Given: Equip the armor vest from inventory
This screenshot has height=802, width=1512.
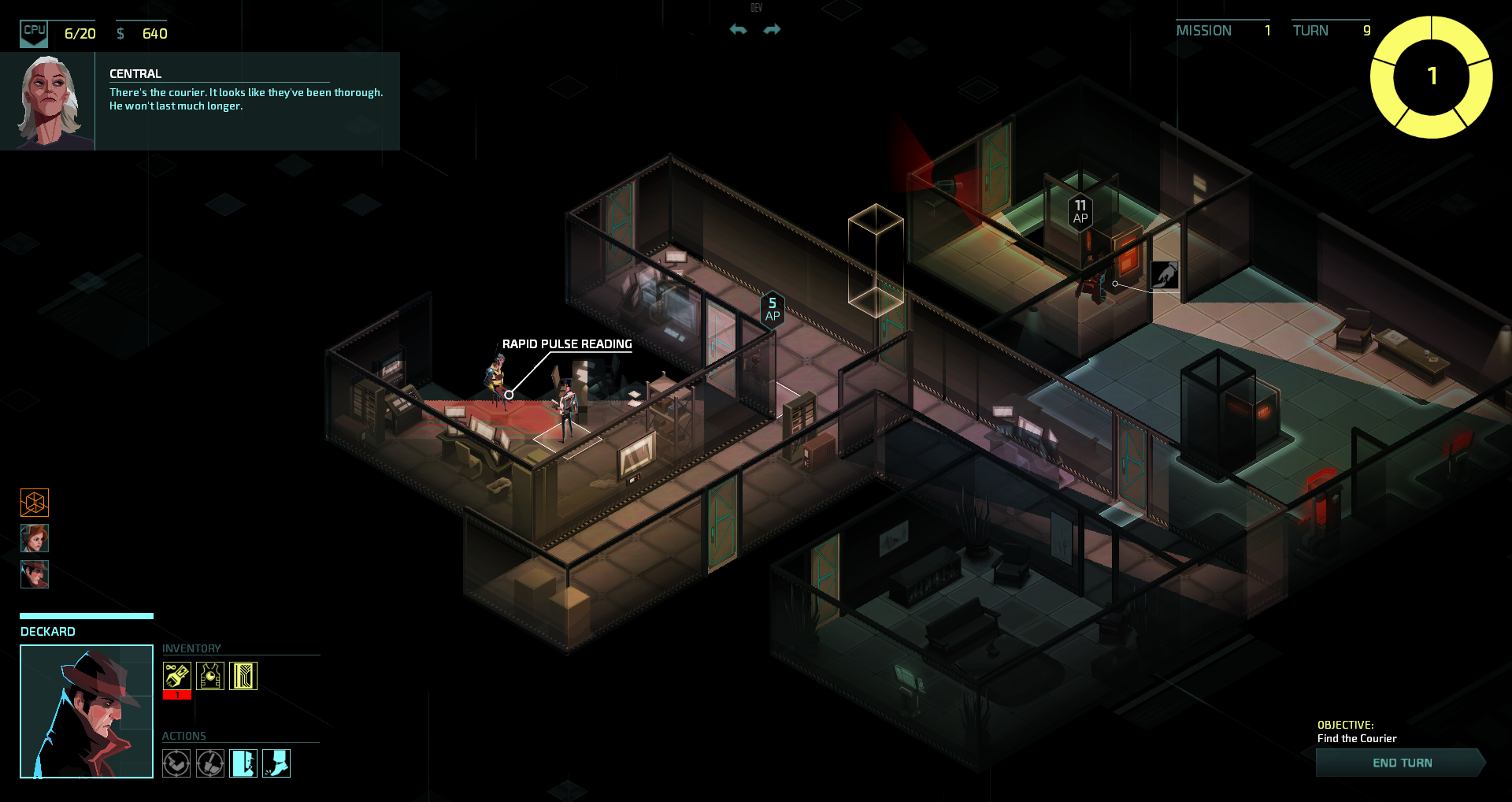Looking at the screenshot, I should [209, 675].
